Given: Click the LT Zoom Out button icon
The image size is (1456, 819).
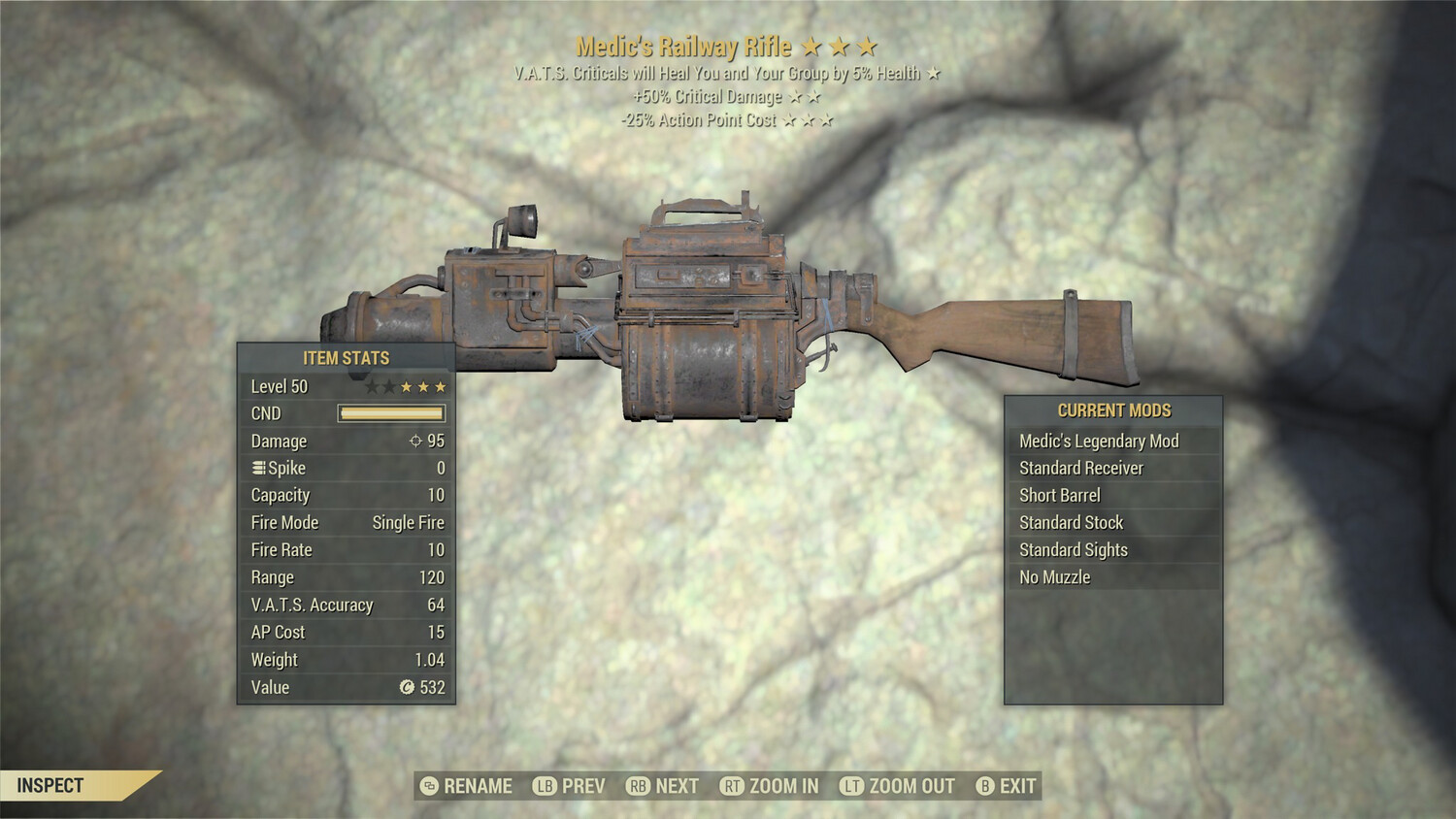Looking at the screenshot, I should tap(850, 786).
